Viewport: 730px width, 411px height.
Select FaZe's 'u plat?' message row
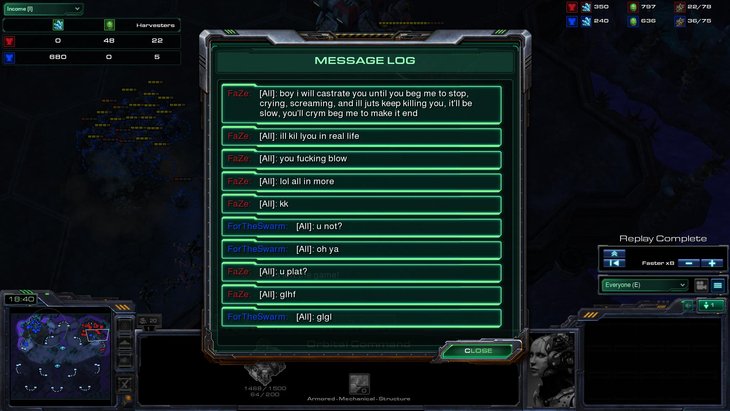click(361, 272)
